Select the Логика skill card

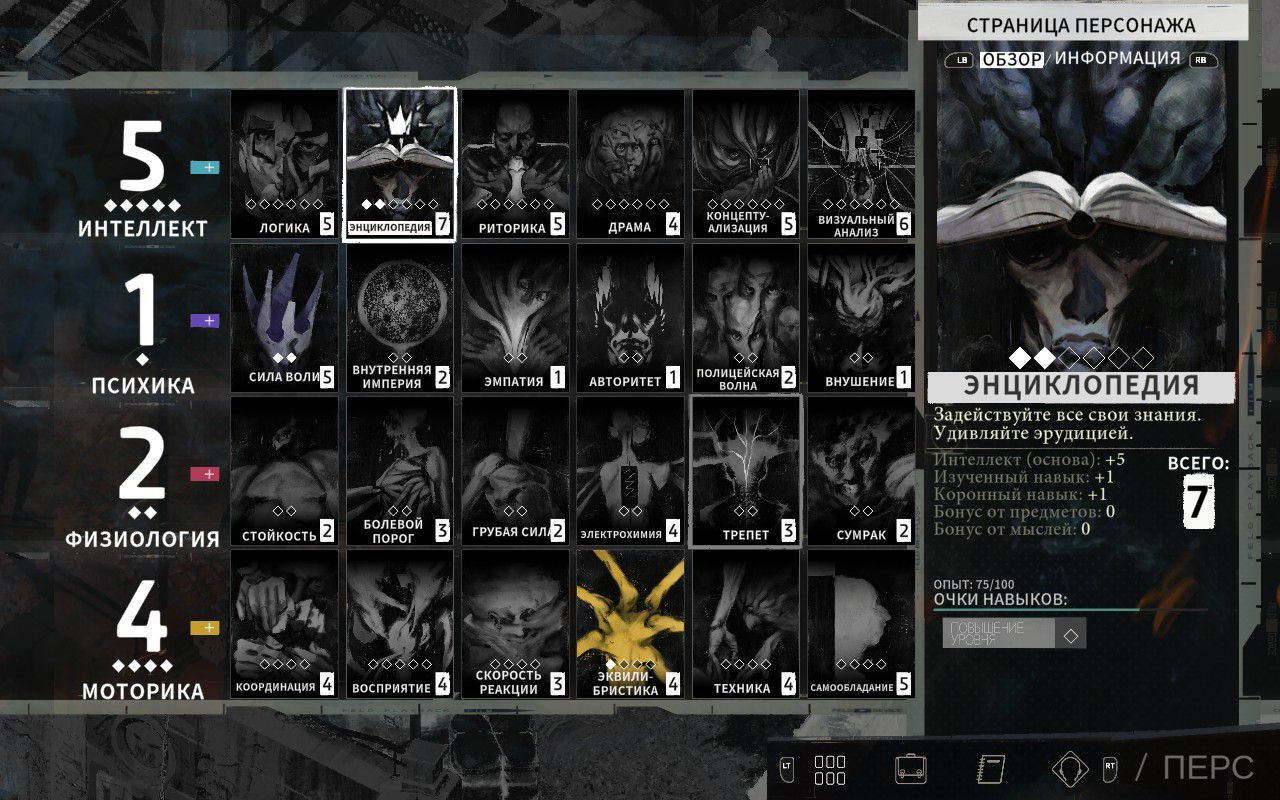point(285,165)
